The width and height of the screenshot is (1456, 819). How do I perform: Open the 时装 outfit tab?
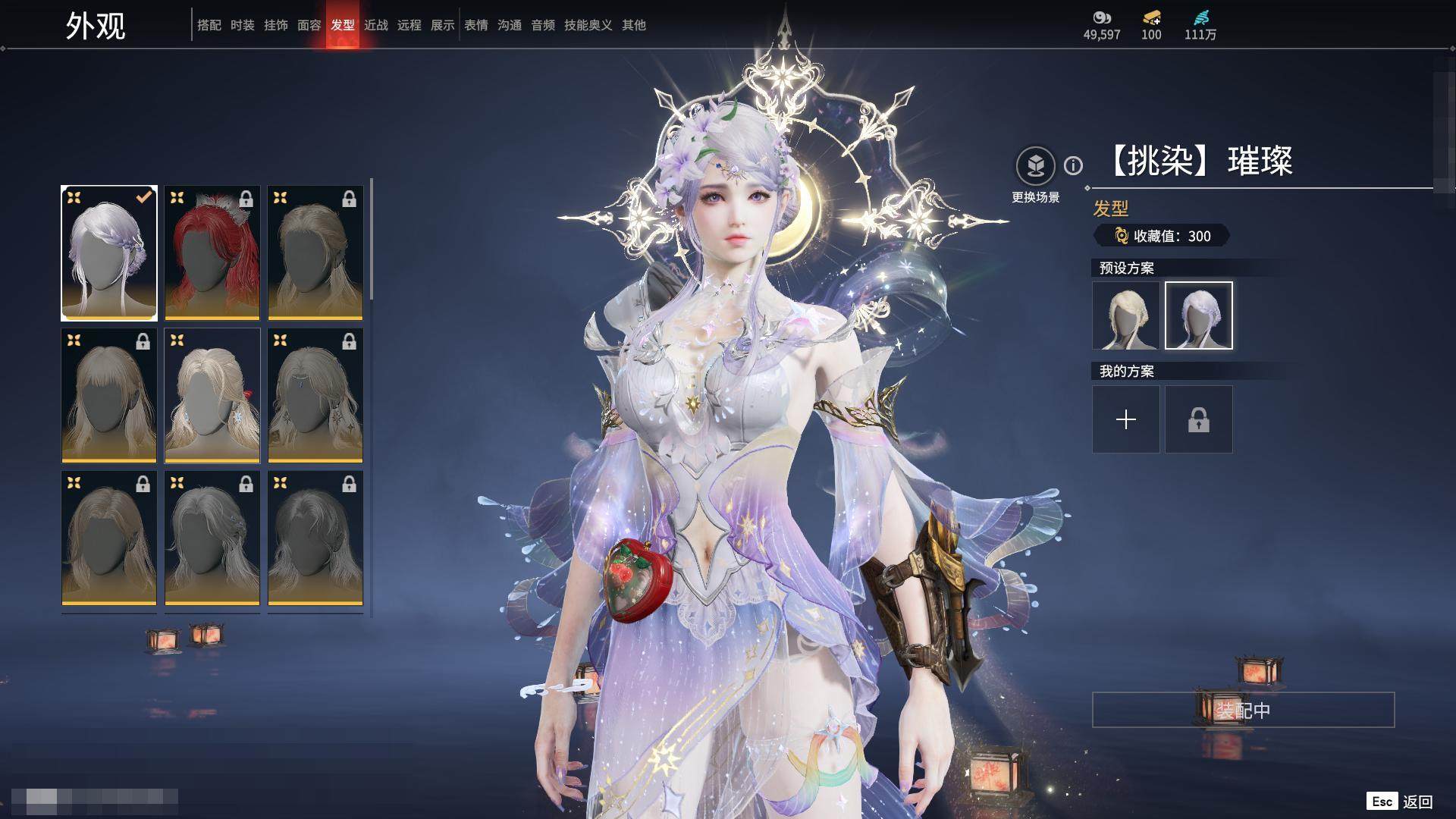click(x=243, y=25)
